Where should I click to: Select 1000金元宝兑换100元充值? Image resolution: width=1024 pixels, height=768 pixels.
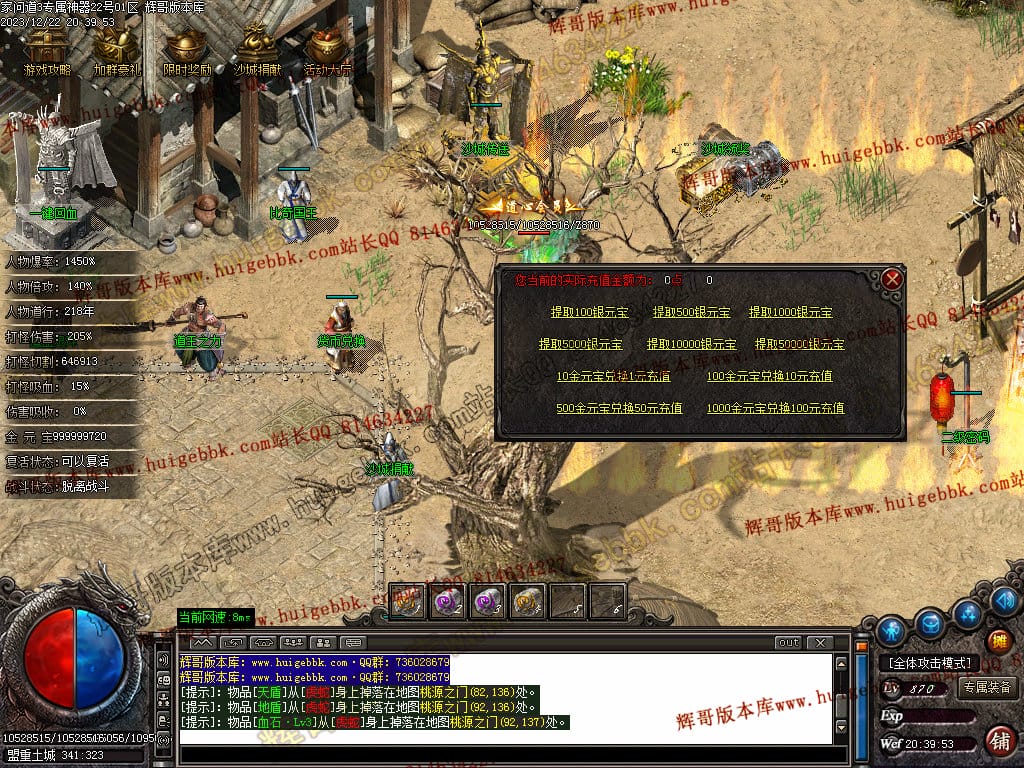[775, 408]
